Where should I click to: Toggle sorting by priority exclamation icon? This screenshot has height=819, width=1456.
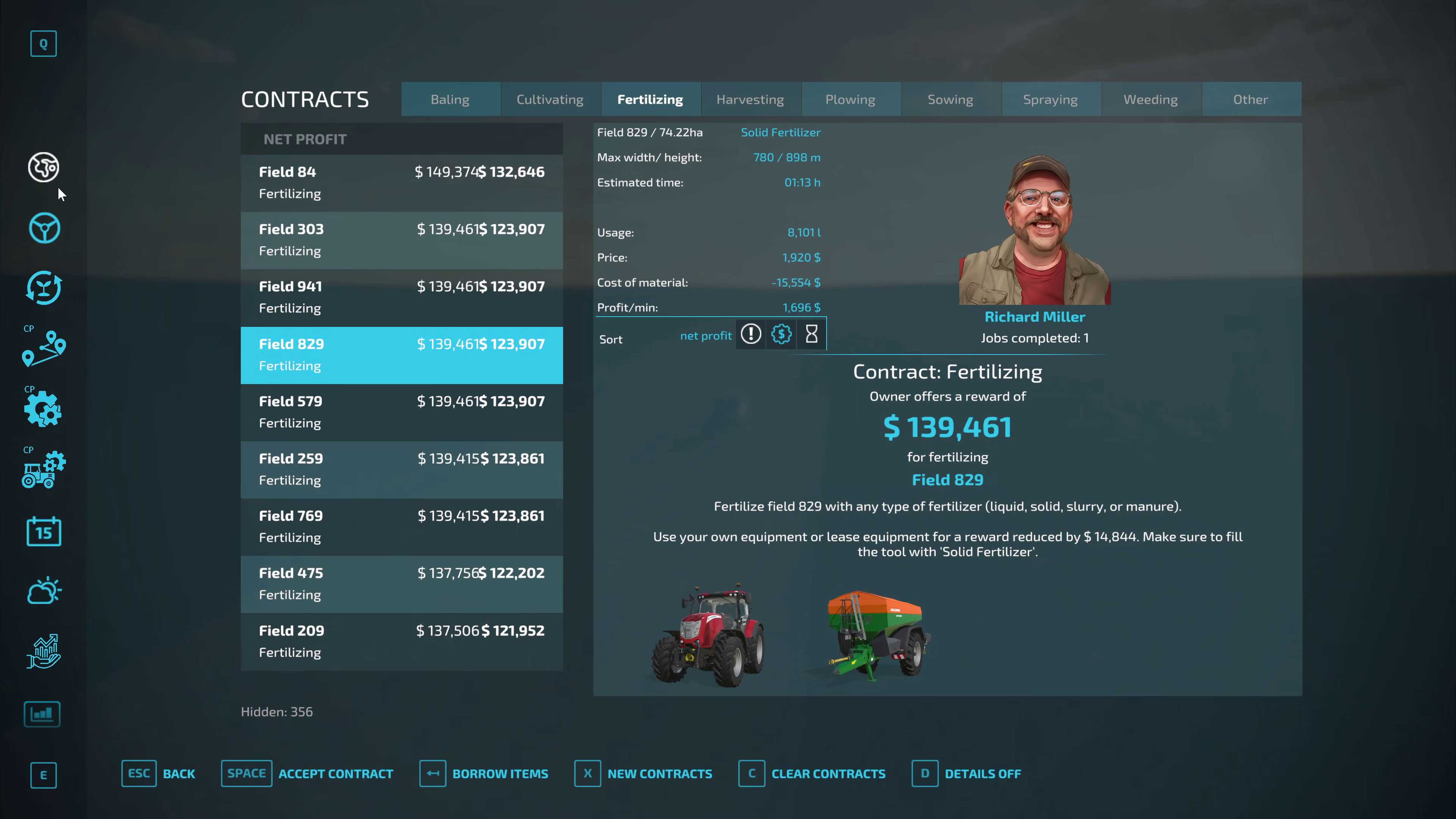tap(751, 334)
